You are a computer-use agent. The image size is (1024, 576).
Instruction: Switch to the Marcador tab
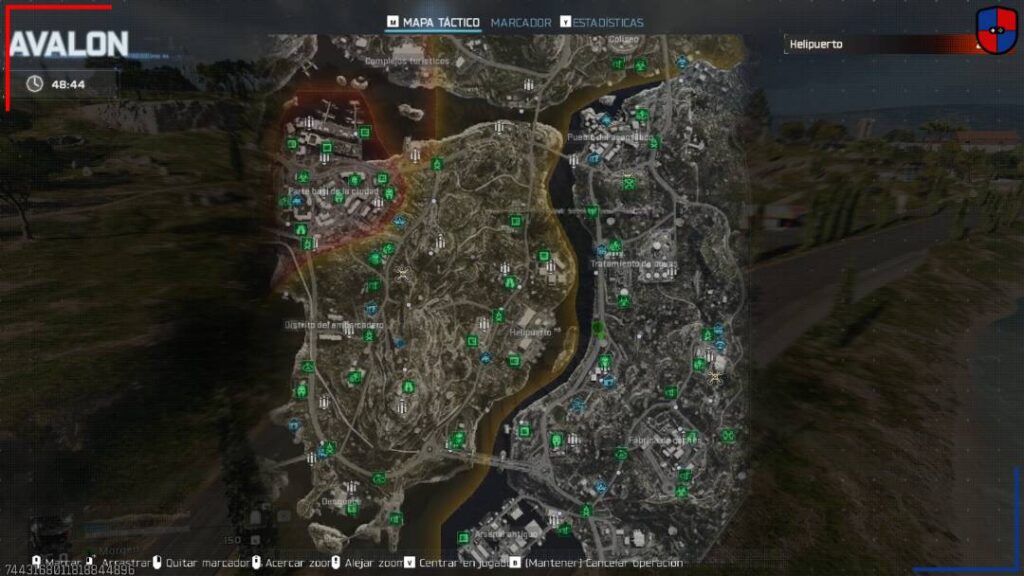pos(520,22)
